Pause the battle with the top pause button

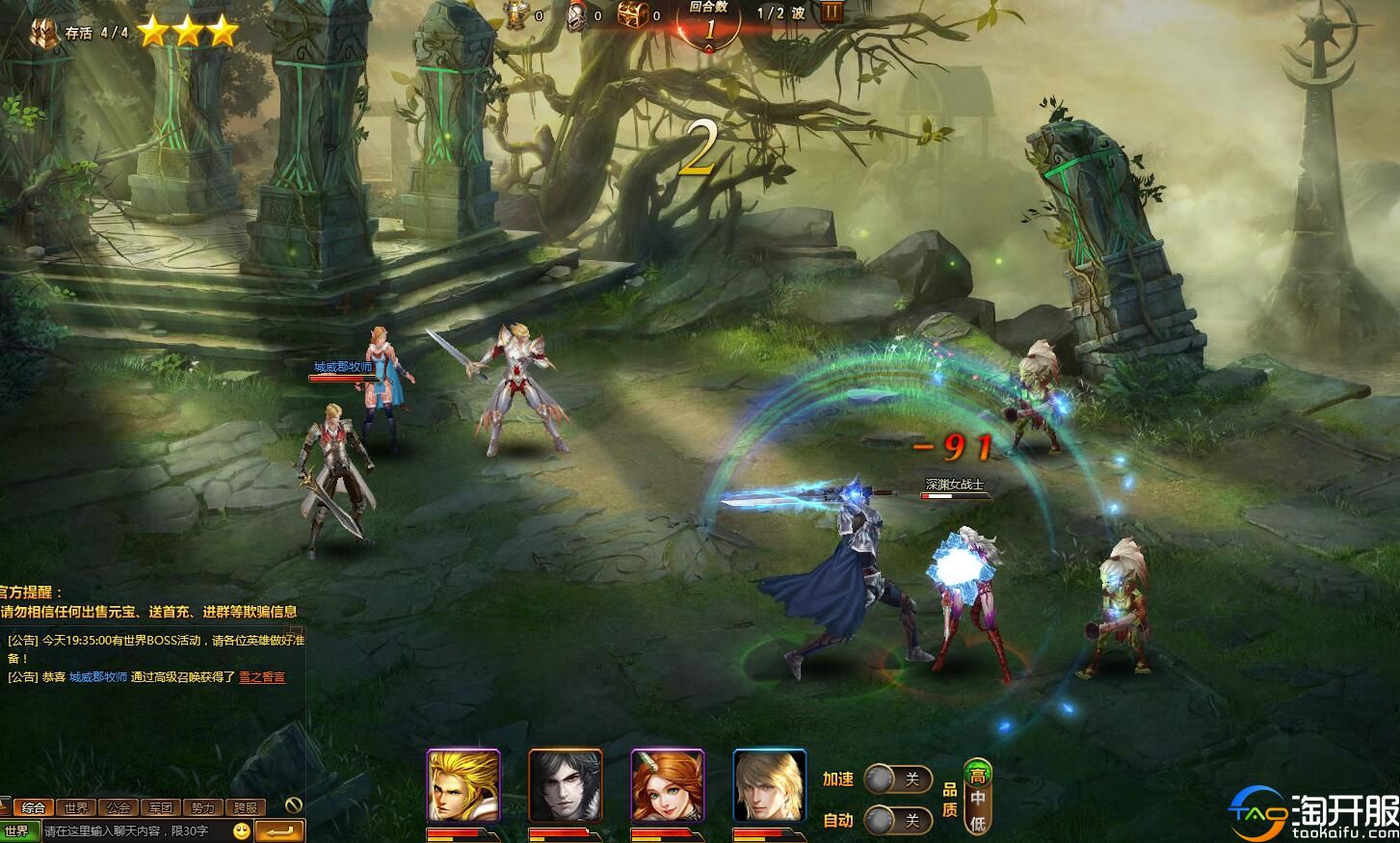tap(832, 13)
